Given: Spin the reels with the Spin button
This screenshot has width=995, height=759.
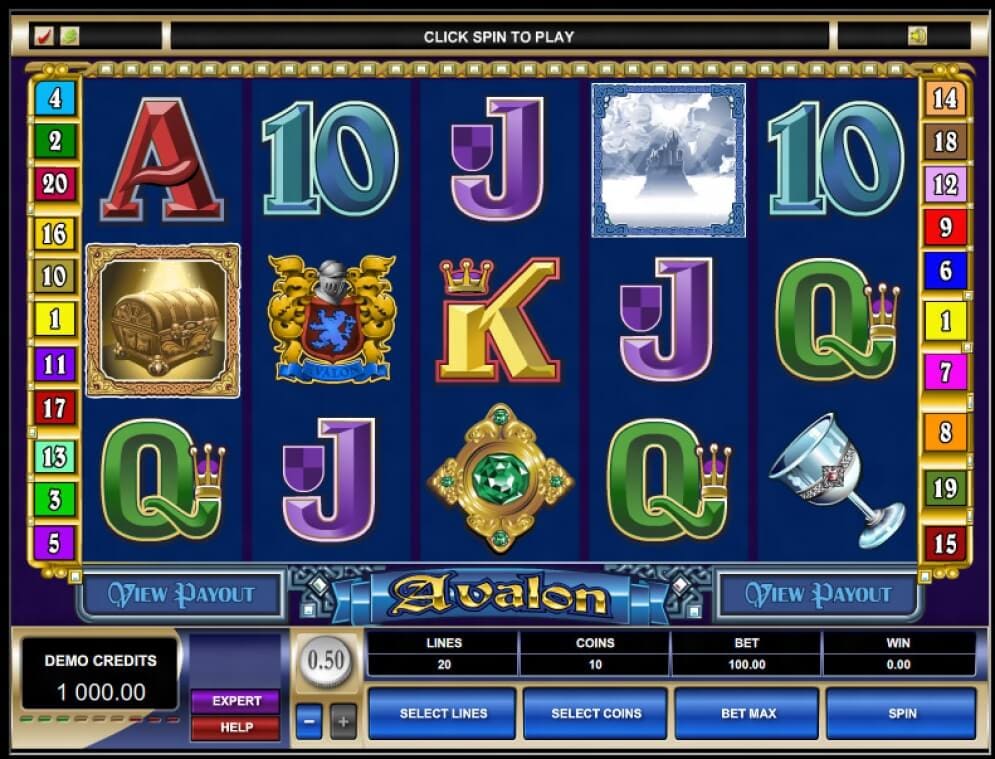Looking at the screenshot, I should [900, 713].
